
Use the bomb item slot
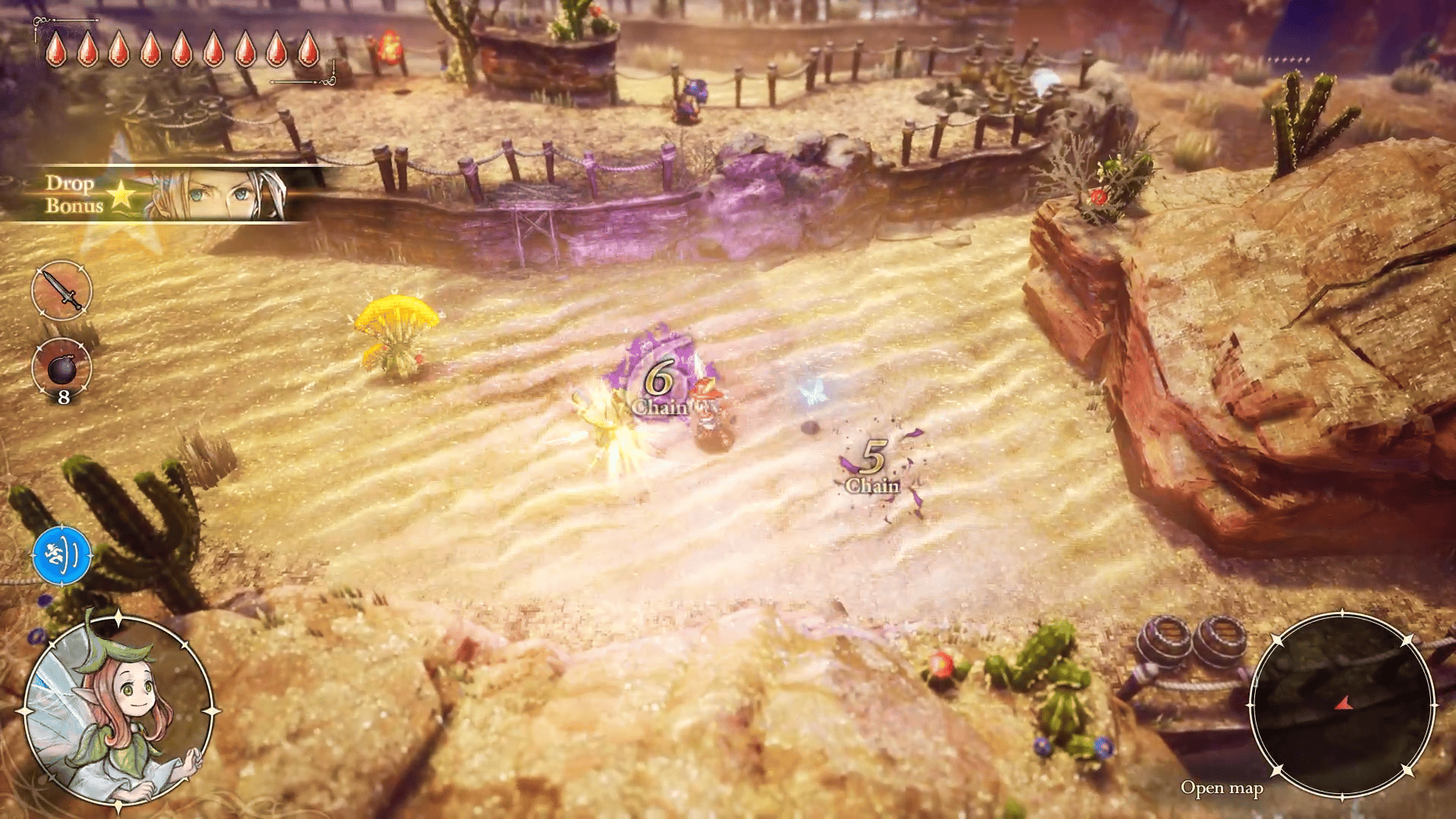61,369
